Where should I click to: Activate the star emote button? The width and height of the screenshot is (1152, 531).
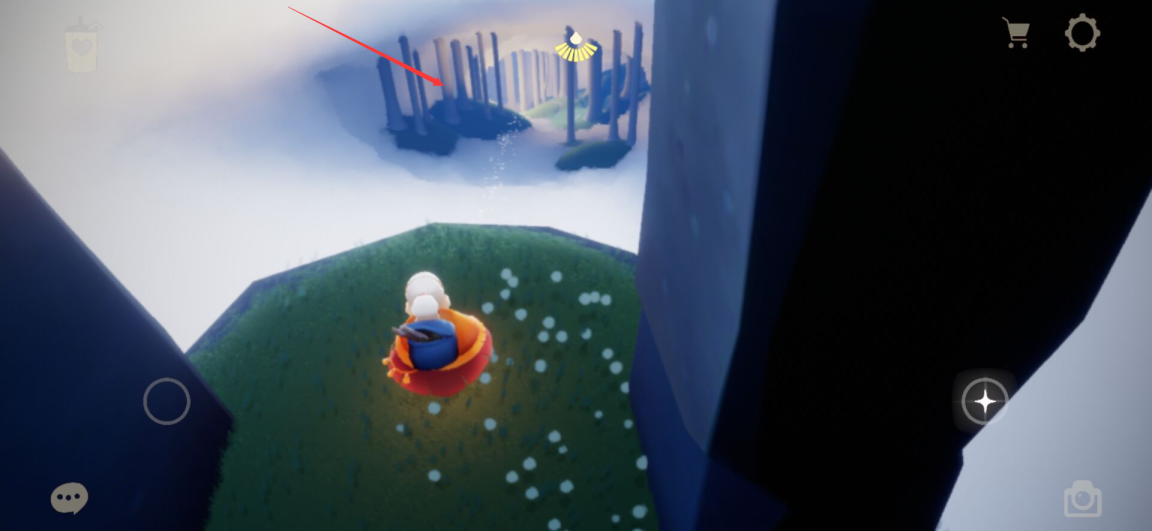[x=984, y=402]
